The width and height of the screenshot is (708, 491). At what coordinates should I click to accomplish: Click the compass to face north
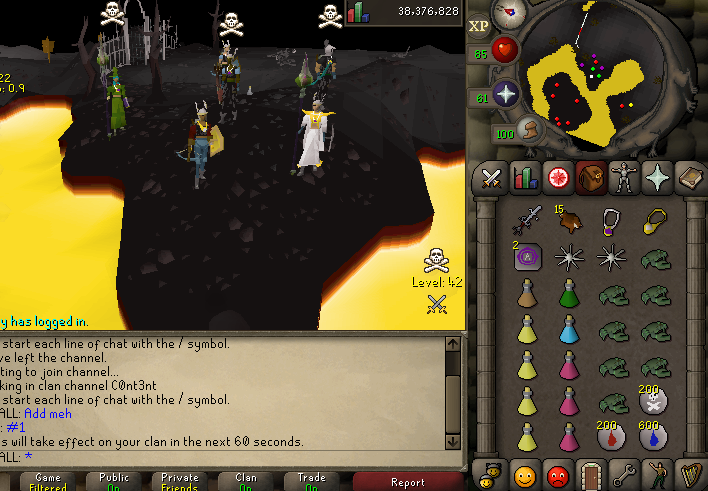[x=510, y=12]
